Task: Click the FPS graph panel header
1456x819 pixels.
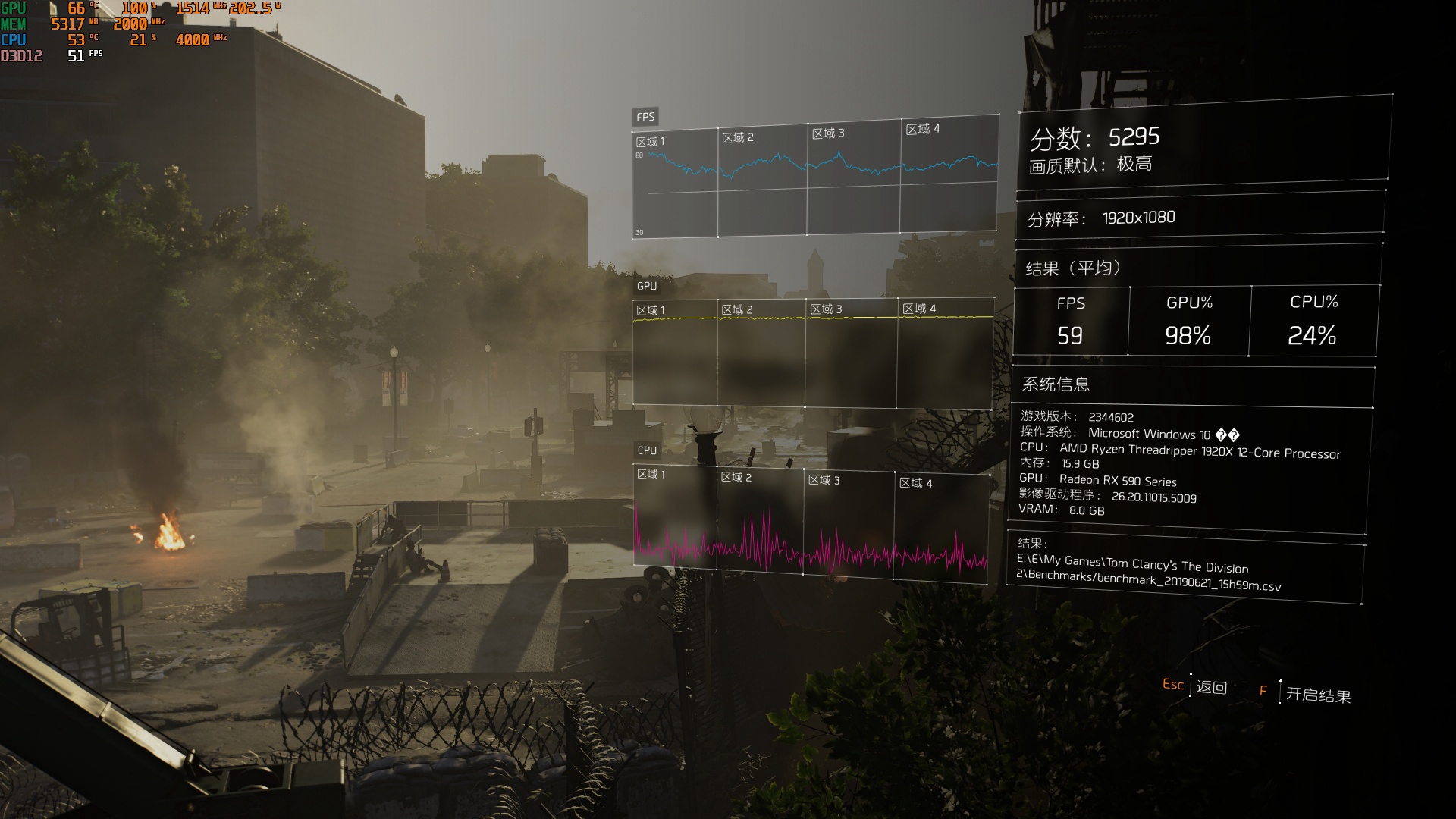Action: click(645, 117)
